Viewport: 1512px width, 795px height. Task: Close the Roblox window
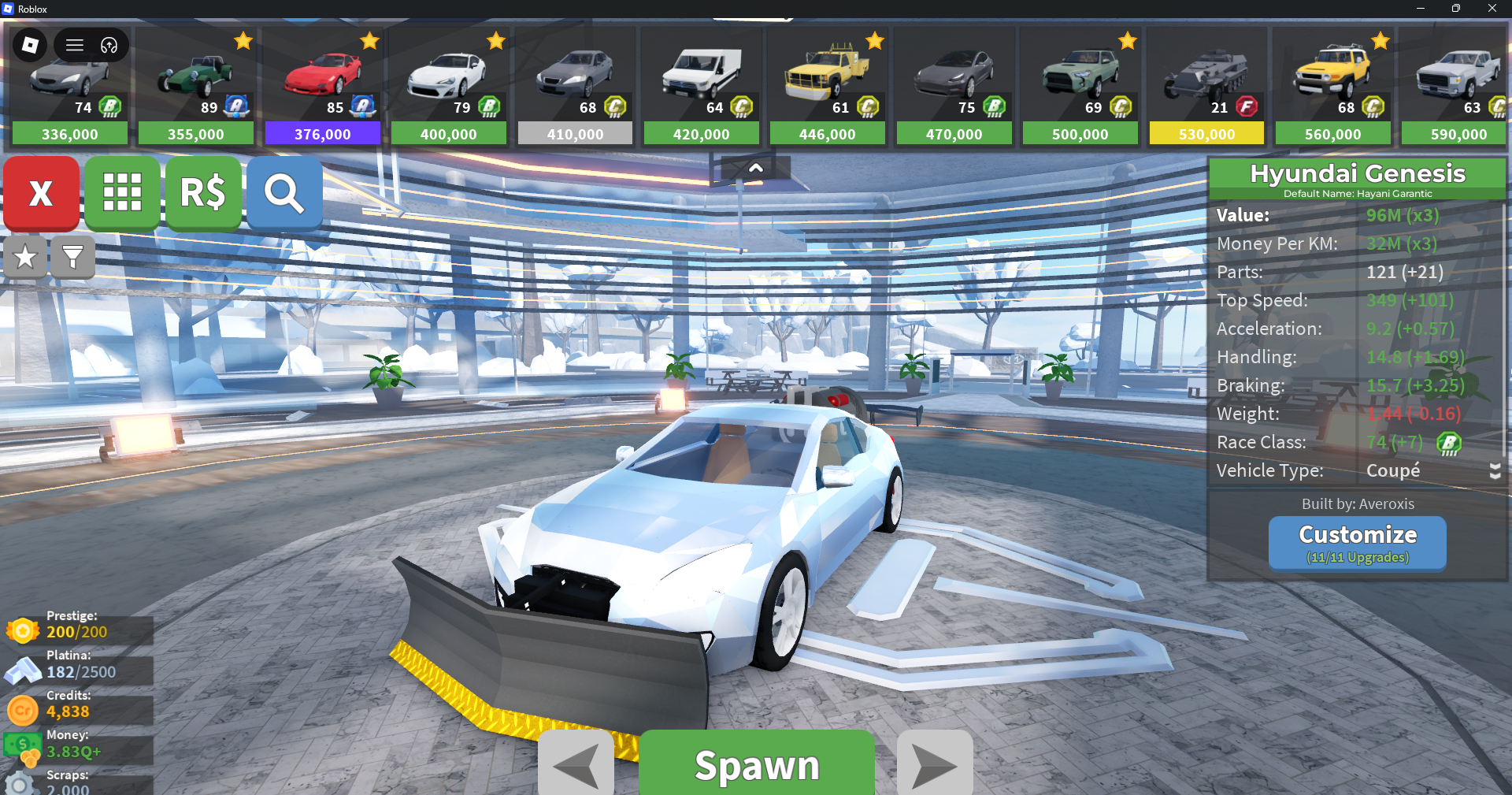[x=1492, y=9]
